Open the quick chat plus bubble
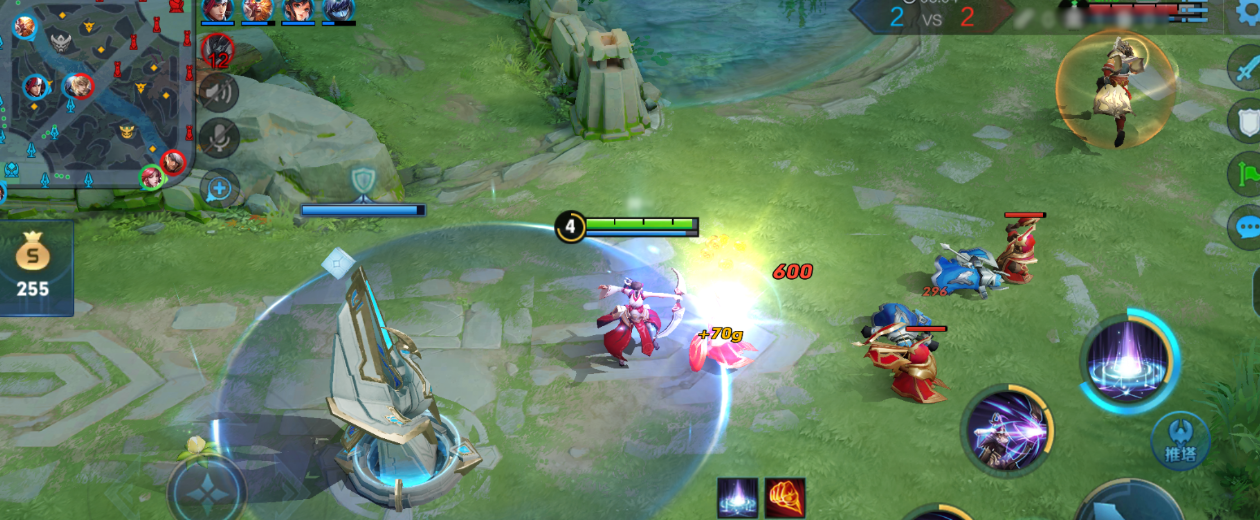The image size is (1260, 520). point(219,187)
